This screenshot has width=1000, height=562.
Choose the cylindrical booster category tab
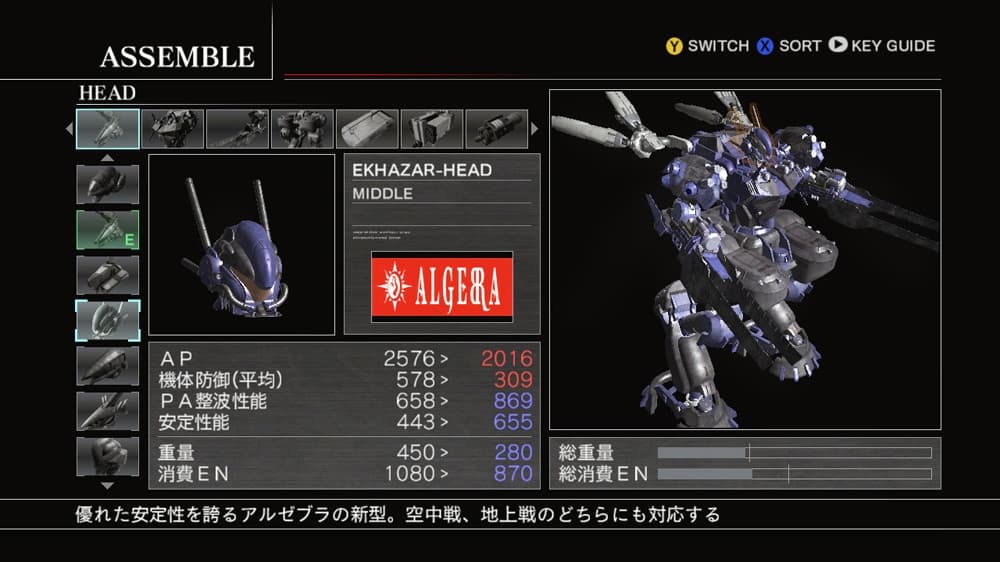point(496,129)
